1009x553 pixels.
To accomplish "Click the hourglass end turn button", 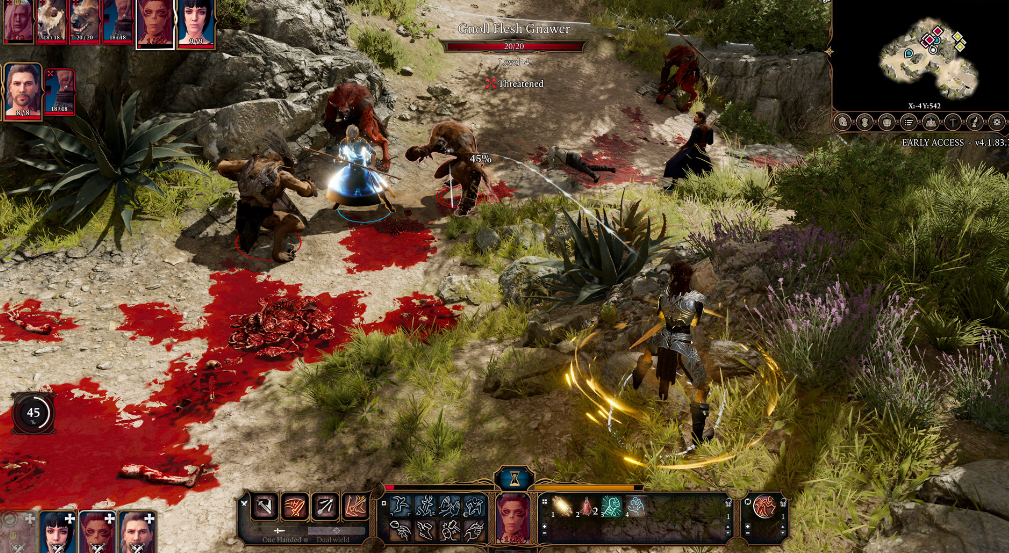I will 513,477.
